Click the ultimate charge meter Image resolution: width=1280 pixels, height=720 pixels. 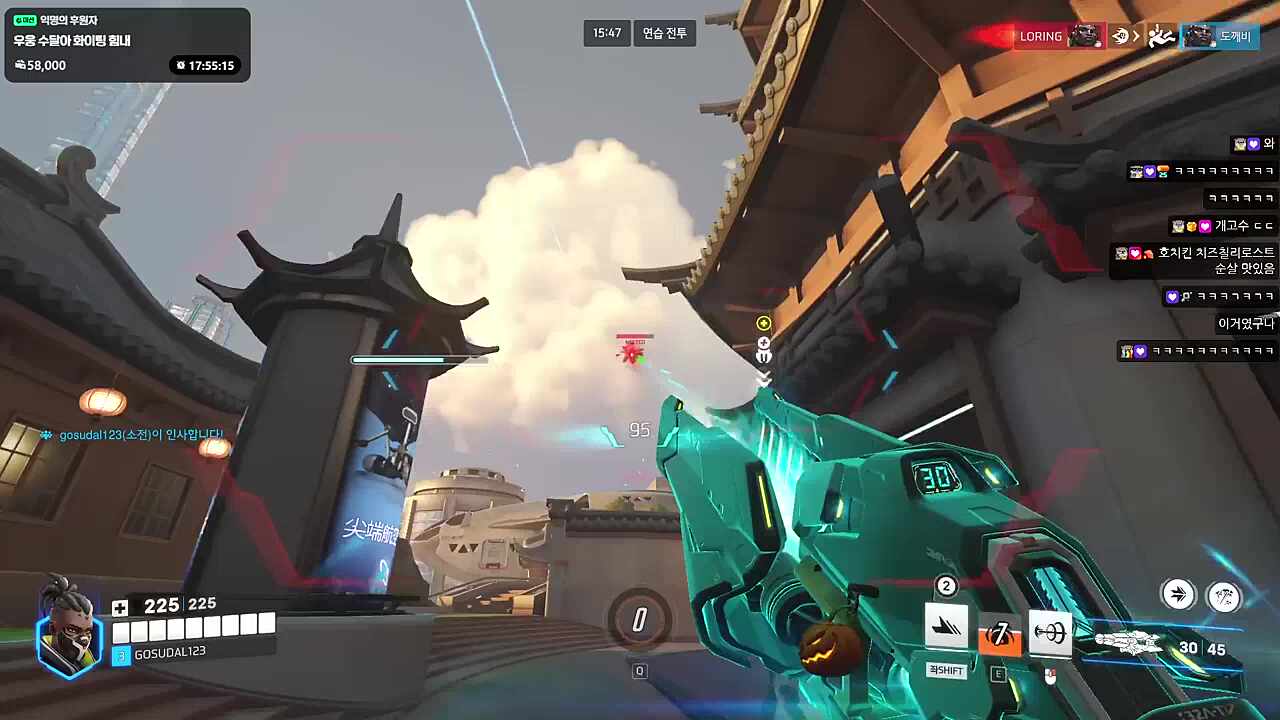tap(639, 620)
